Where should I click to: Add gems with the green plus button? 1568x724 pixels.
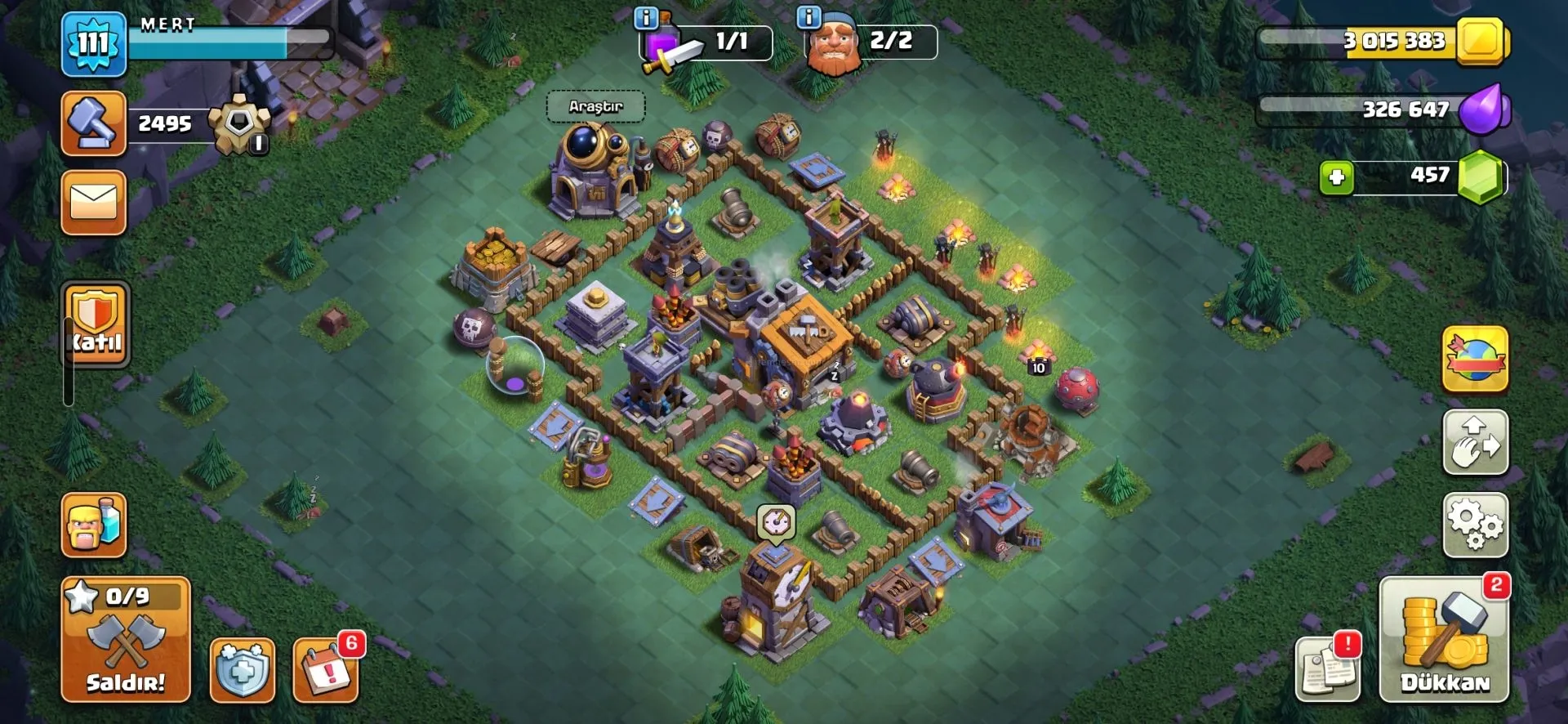(x=1337, y=177)
